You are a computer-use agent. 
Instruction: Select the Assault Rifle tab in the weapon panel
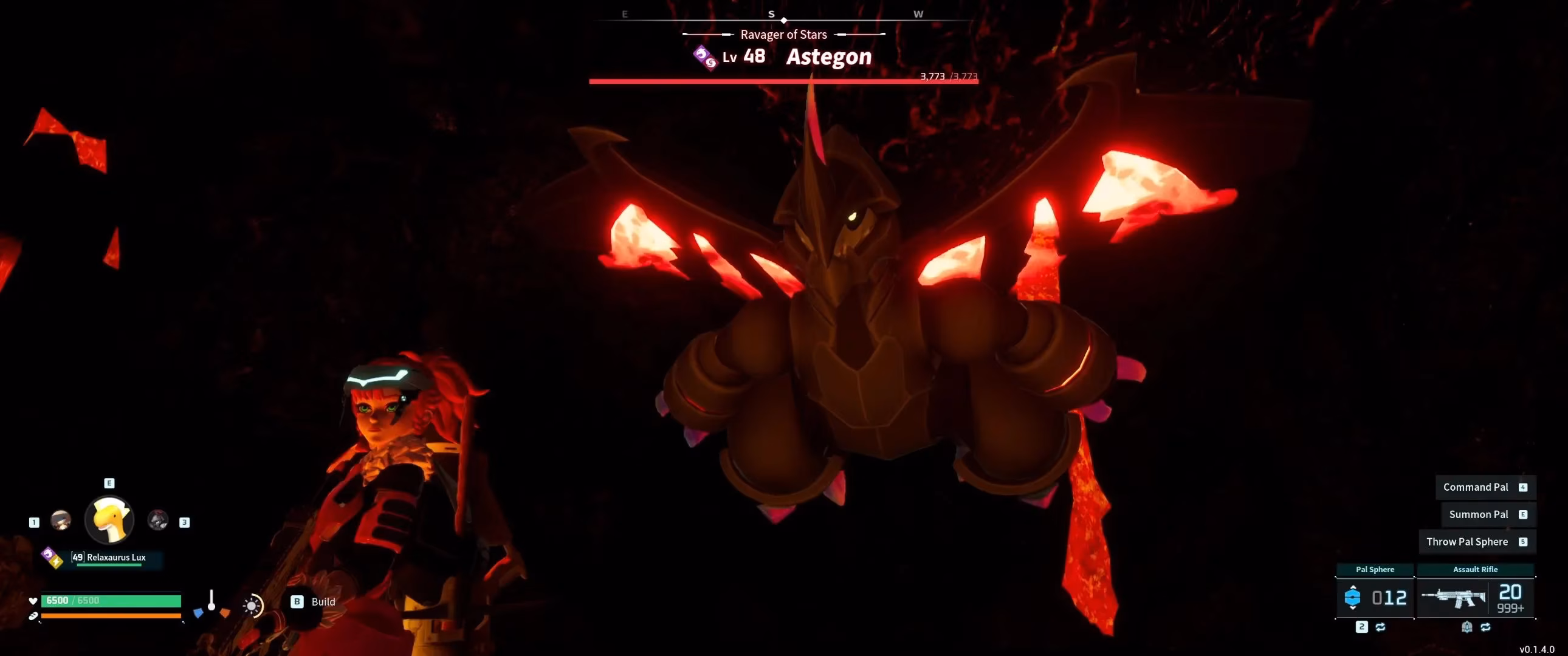click(1476, 569)
